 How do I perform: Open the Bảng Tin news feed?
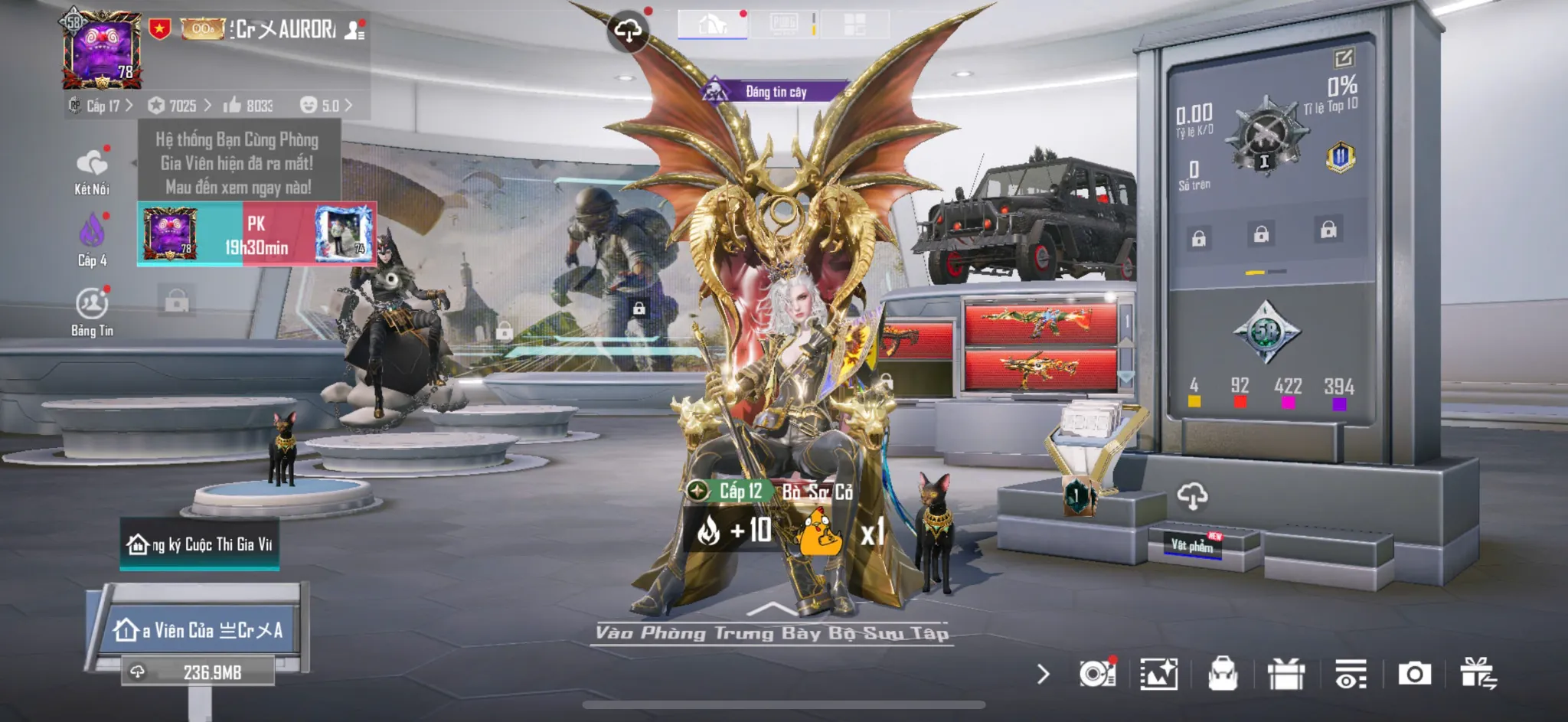tap(92, 311)
